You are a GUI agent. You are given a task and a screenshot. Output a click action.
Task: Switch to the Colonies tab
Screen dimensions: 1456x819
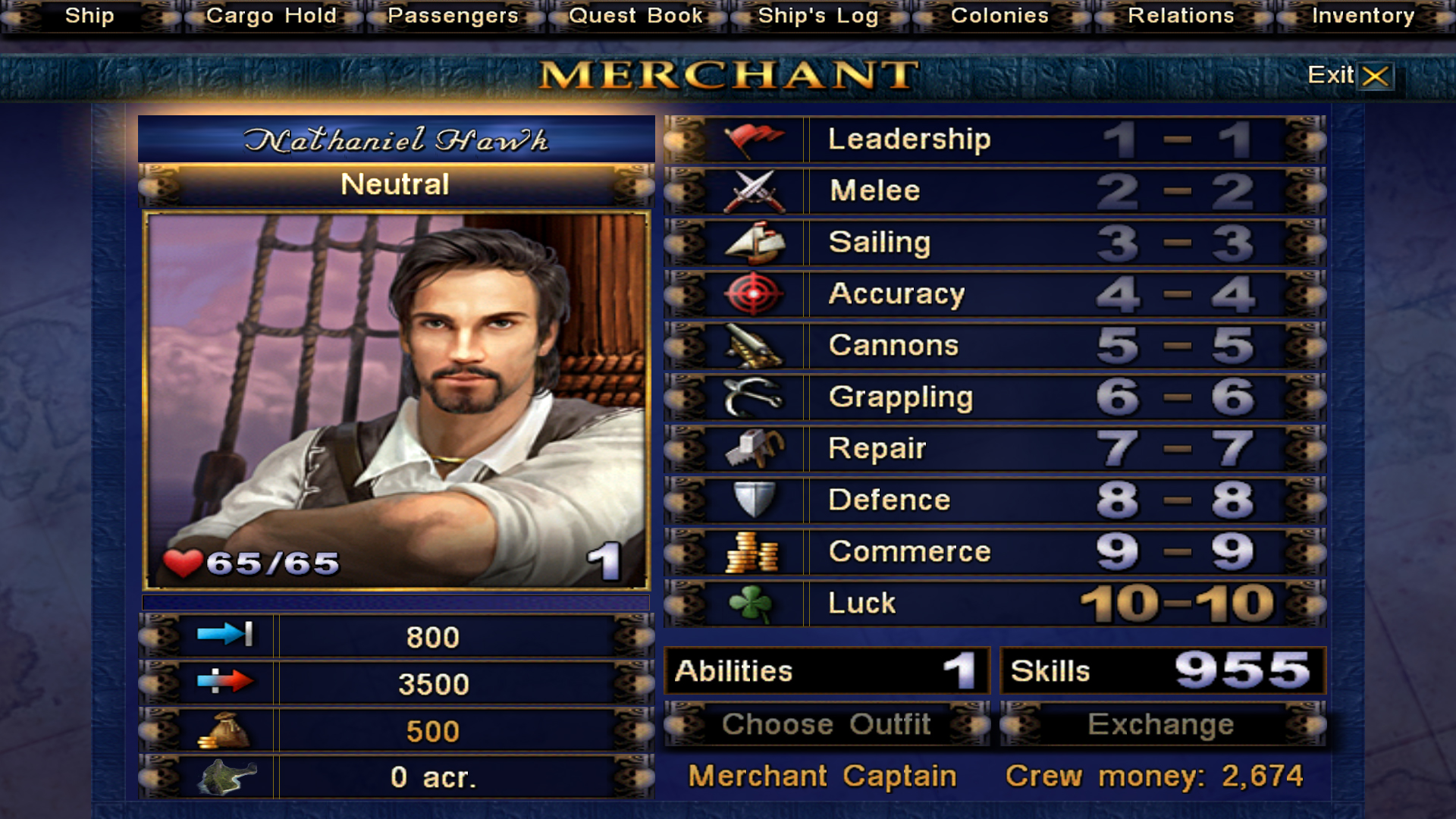(x=999, y=16)
